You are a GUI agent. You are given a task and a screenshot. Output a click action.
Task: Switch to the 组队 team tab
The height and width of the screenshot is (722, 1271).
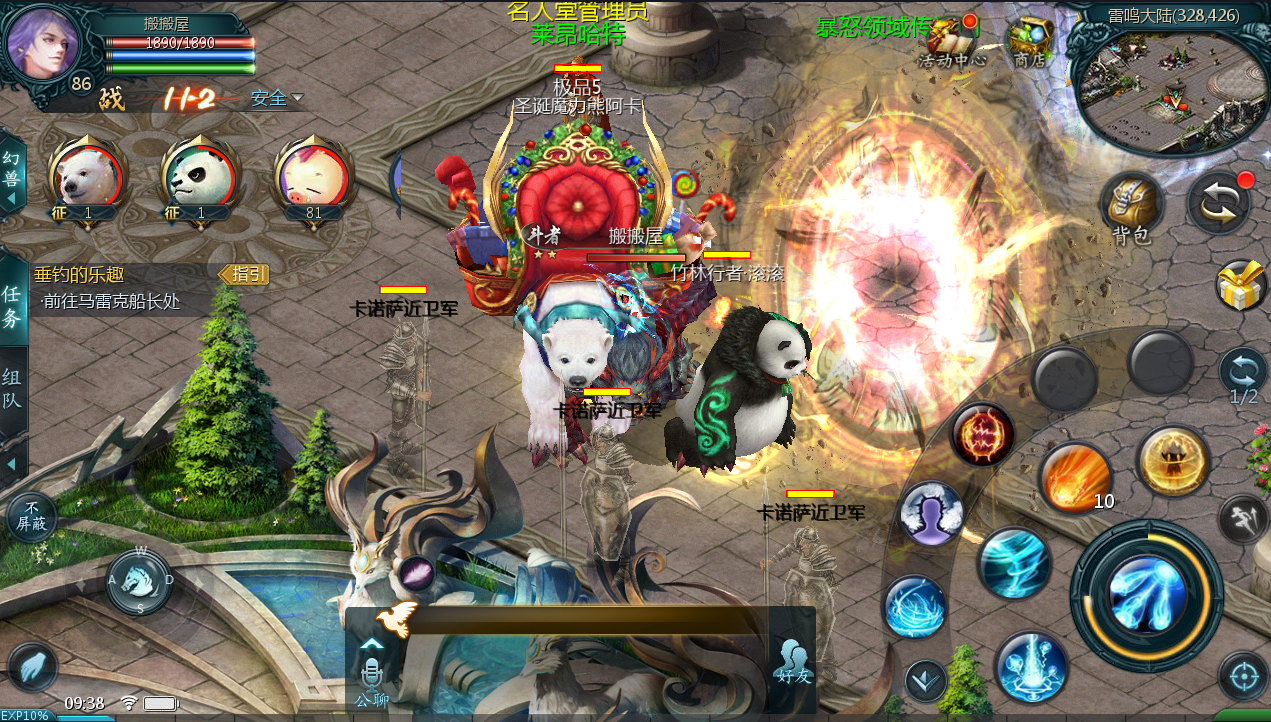[x=12, y=390]
